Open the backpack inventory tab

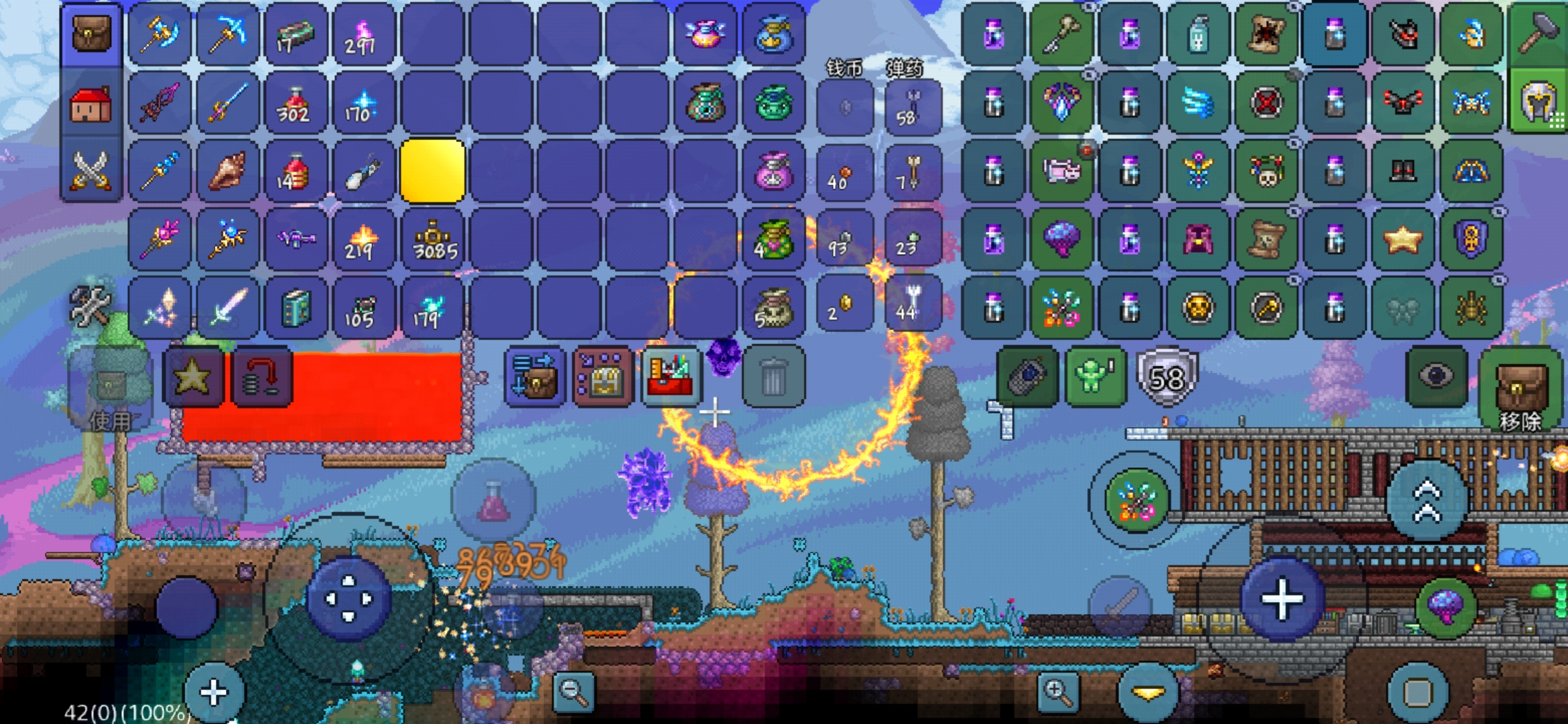coord(91,35)
